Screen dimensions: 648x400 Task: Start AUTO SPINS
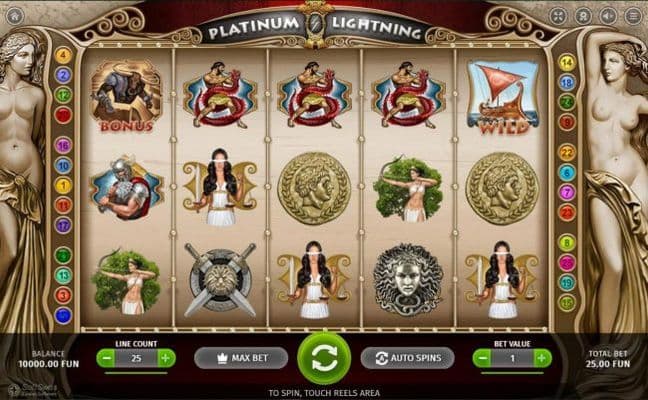click(407, 357)
